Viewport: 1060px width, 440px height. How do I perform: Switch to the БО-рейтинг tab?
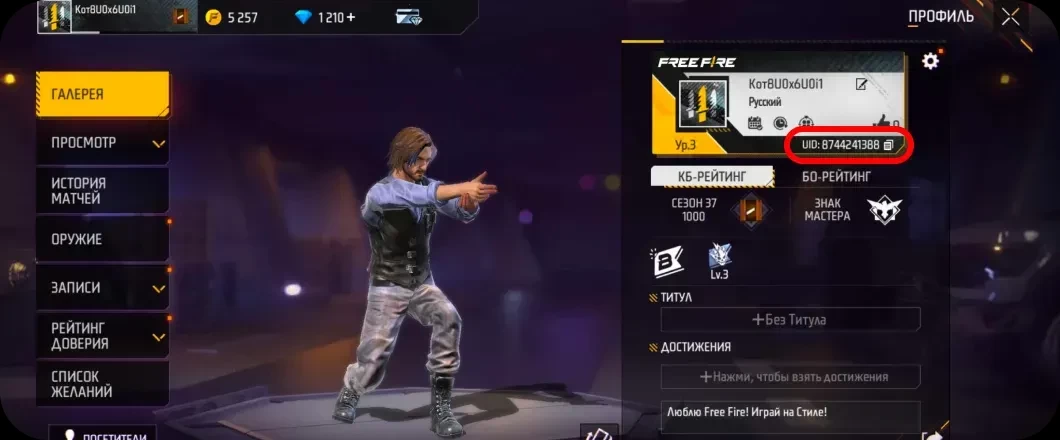[x=836, y=177]
